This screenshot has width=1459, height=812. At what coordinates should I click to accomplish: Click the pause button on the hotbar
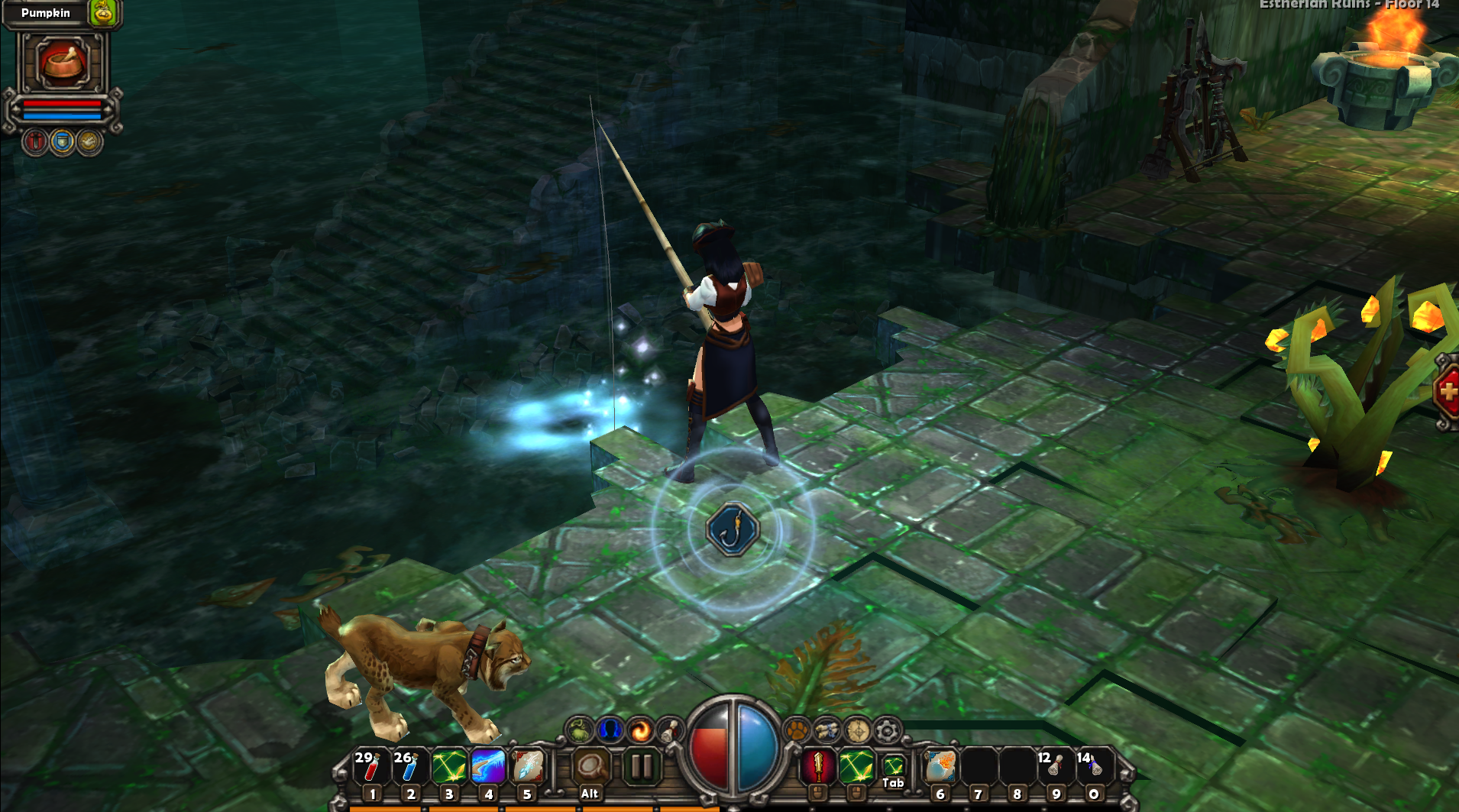[x=641, y=766]
